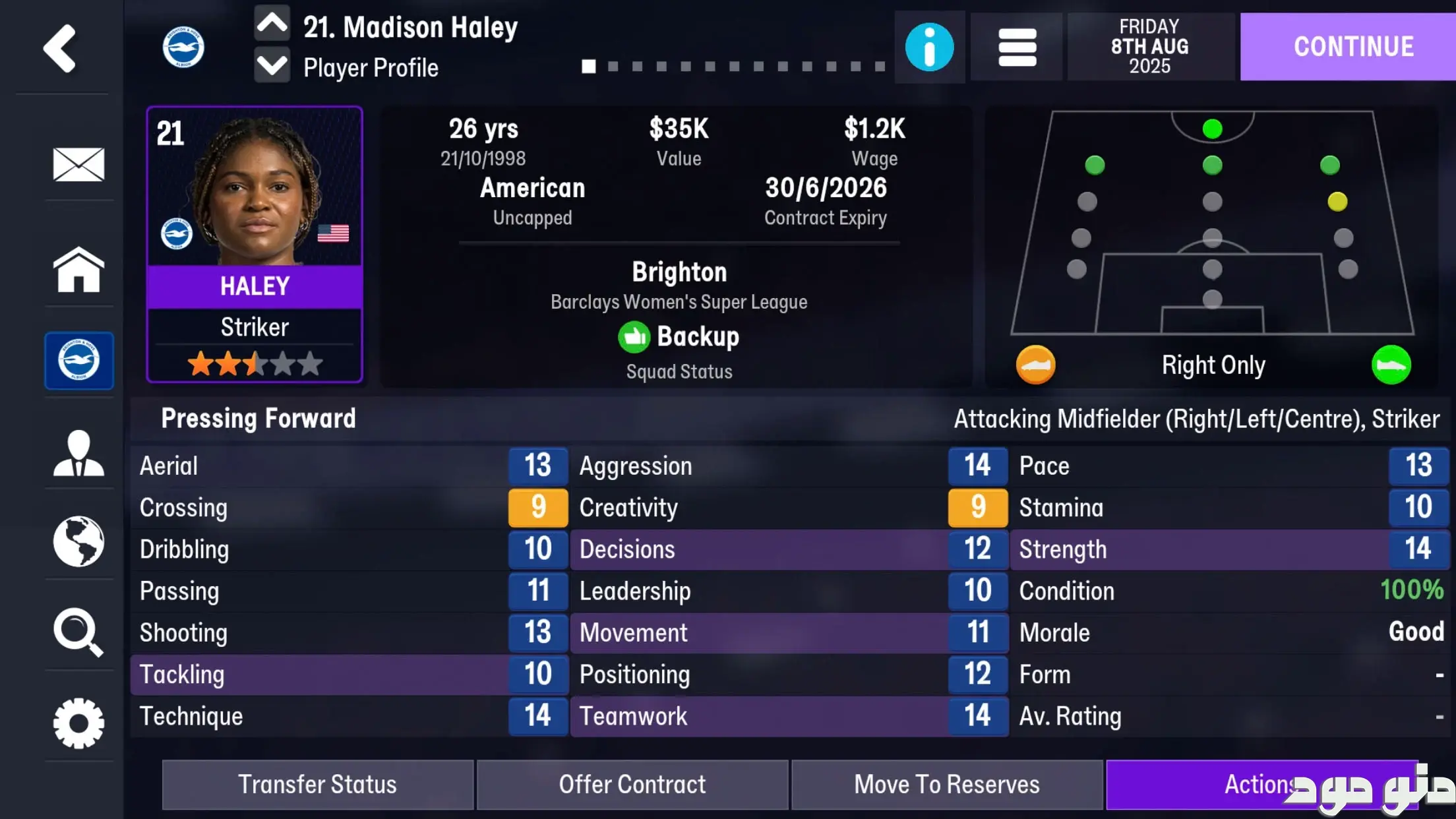The width and height of the screenshot is (1456, 819).
Task: Switch to next player with down arrow
Action: (272, 67)
